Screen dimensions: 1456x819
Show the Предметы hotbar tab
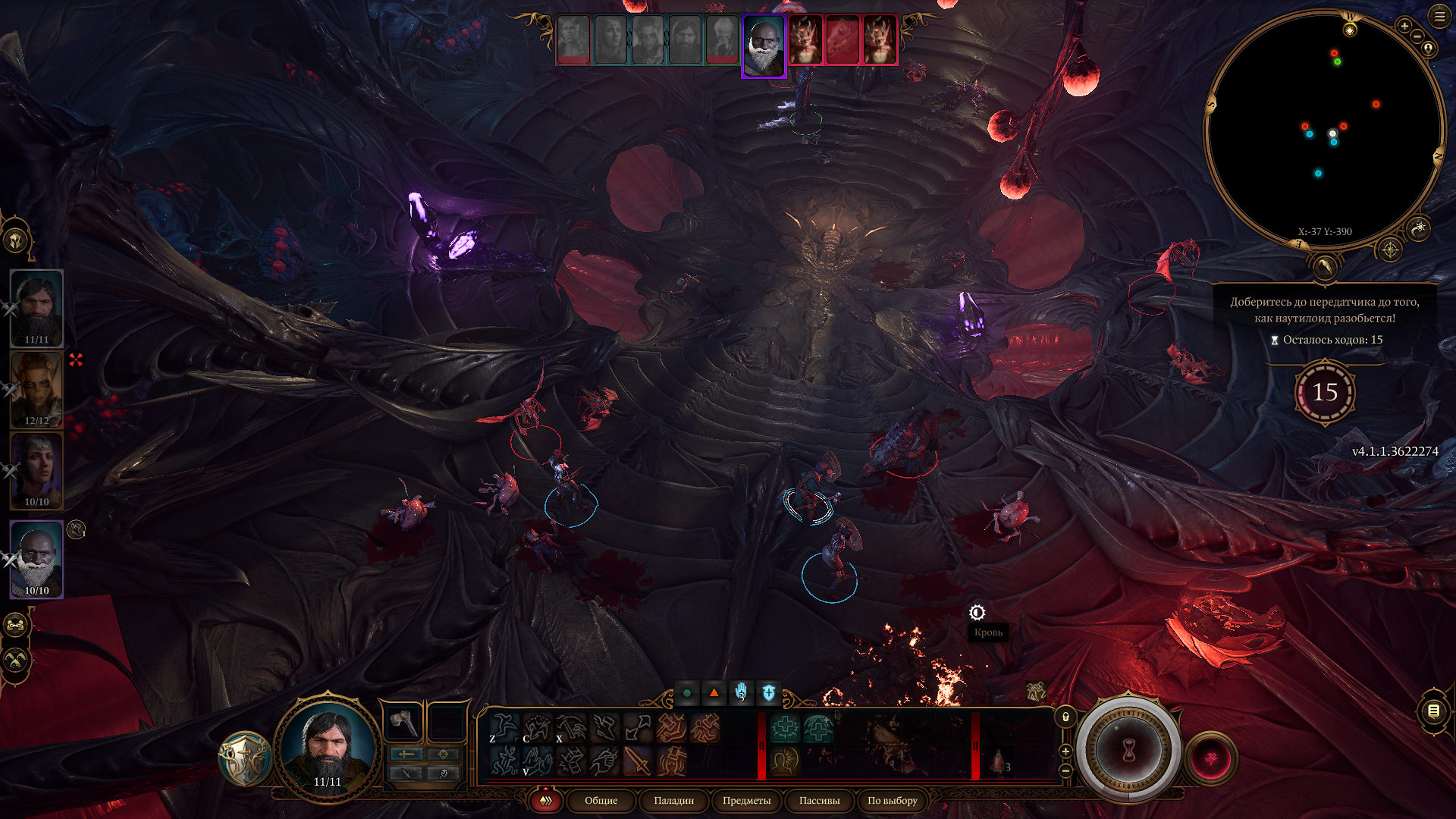tap(746, 801)
